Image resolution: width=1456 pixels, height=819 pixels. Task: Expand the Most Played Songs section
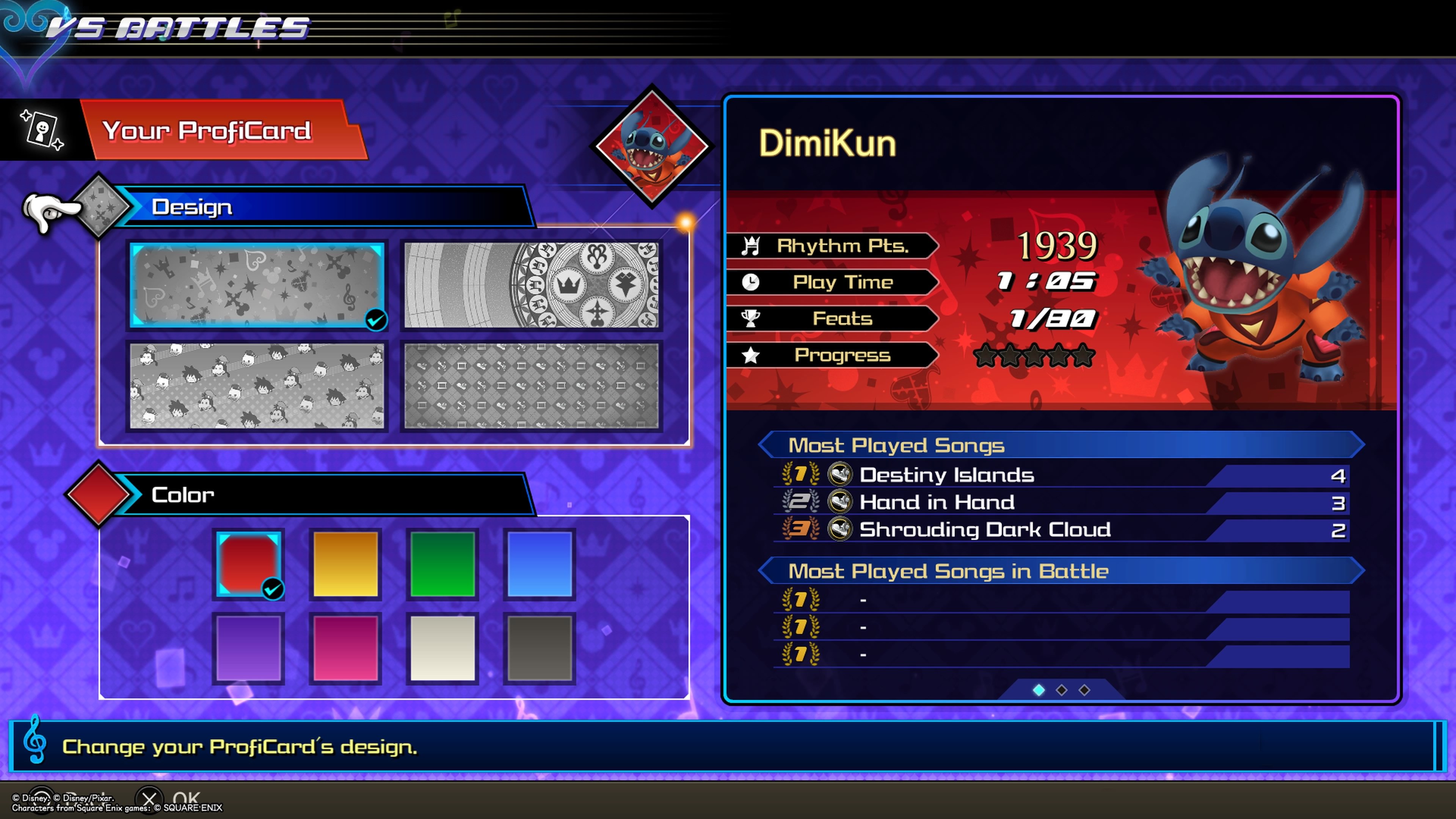(x=896, y=445)
